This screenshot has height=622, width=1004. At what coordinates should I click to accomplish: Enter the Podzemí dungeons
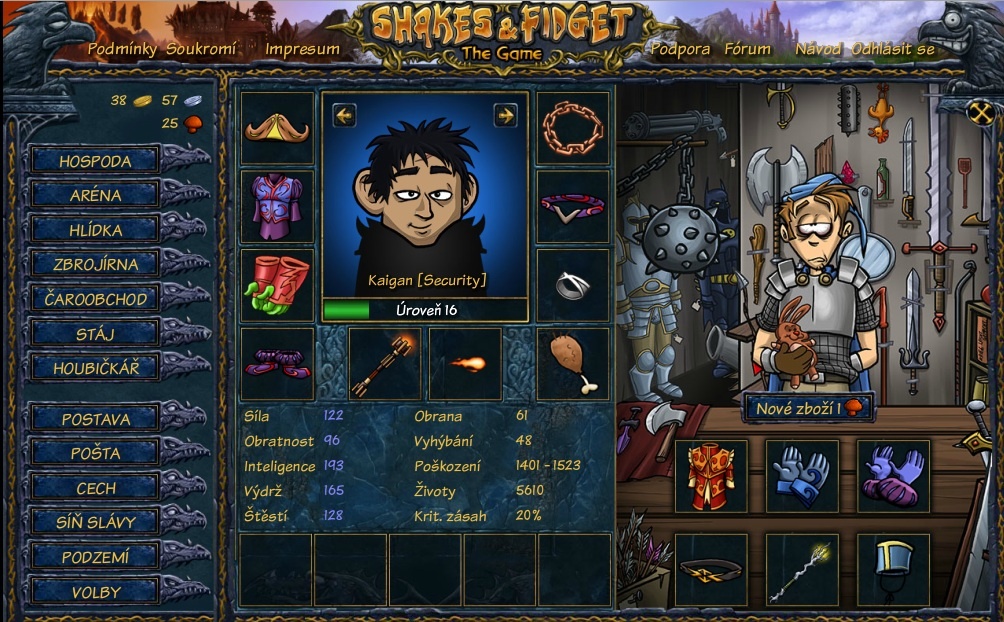tap(95, 557)
